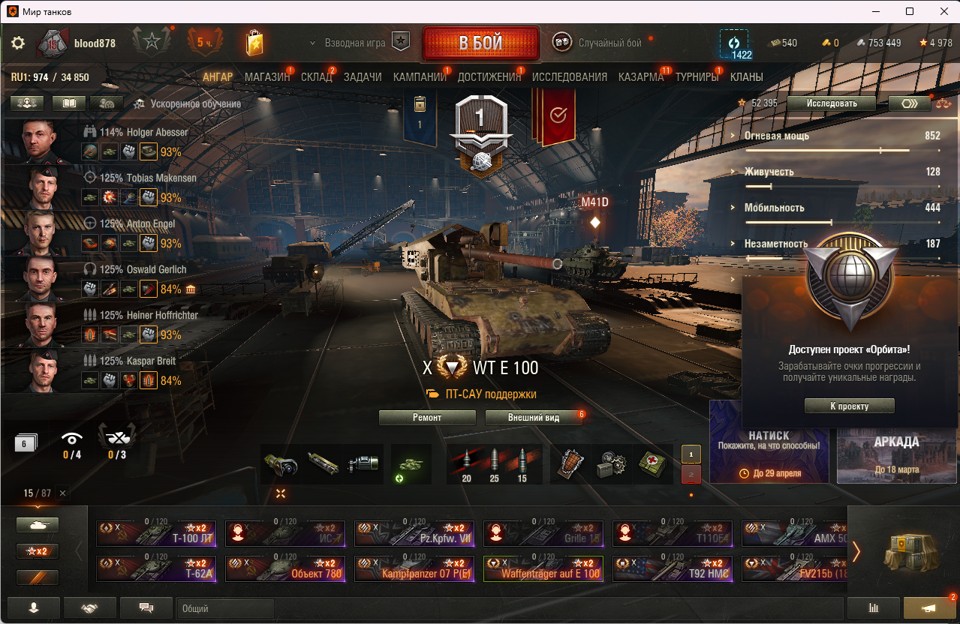Switch to the КАЗАРМА tab
Screen dimensions: 960x624
(x=641, y=77)
